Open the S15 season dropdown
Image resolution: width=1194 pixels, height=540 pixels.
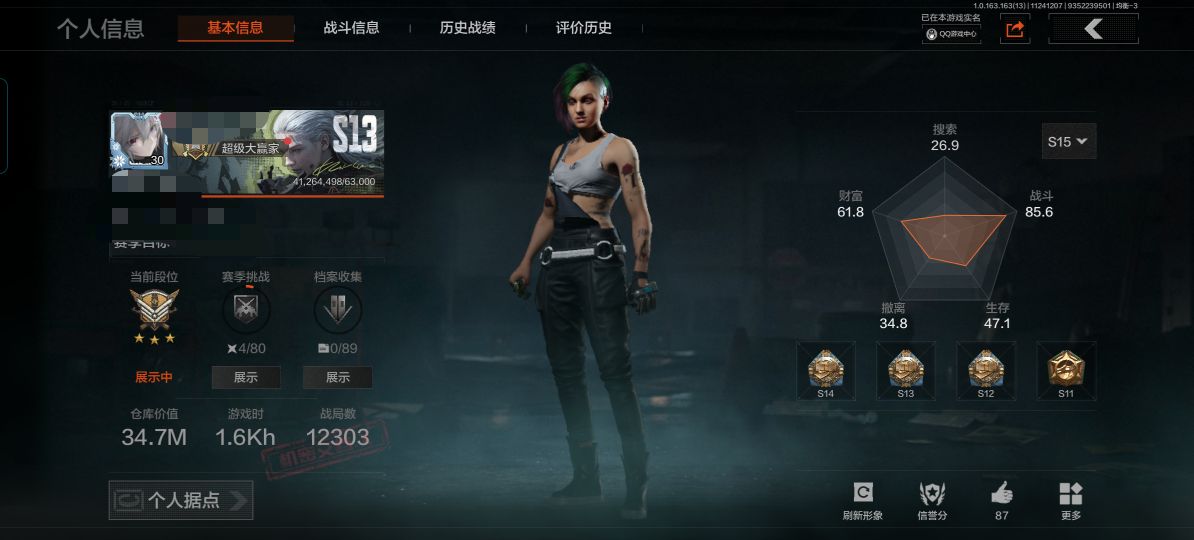[x=1069, y=142]
